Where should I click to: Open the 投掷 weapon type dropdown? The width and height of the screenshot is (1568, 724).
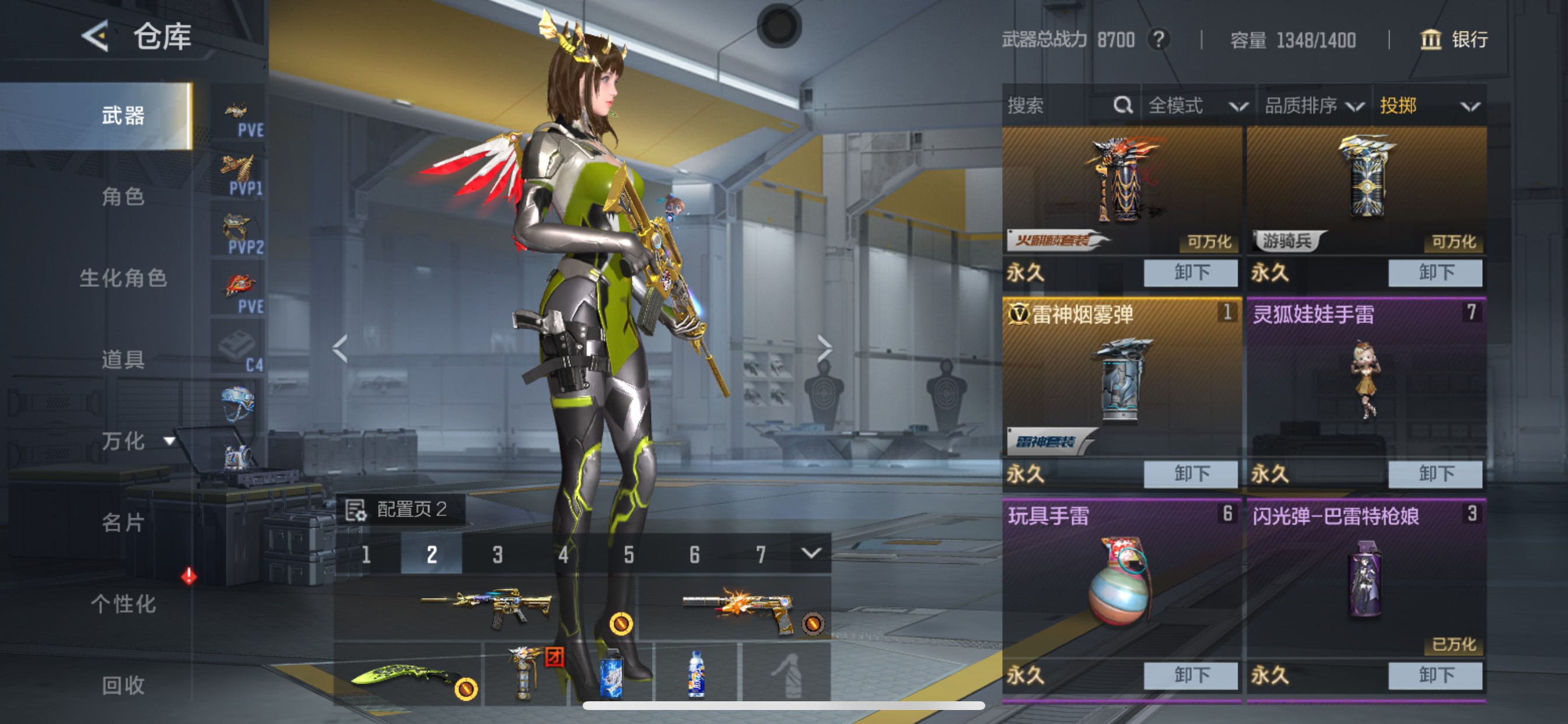[x=1428, y=106]
